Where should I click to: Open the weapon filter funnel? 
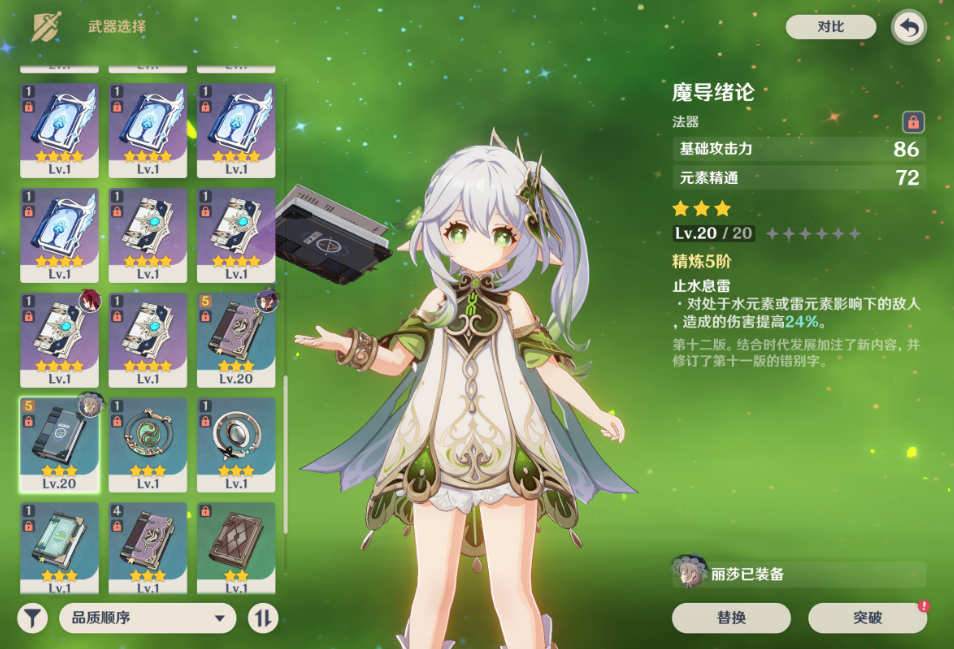coord(32,618)
